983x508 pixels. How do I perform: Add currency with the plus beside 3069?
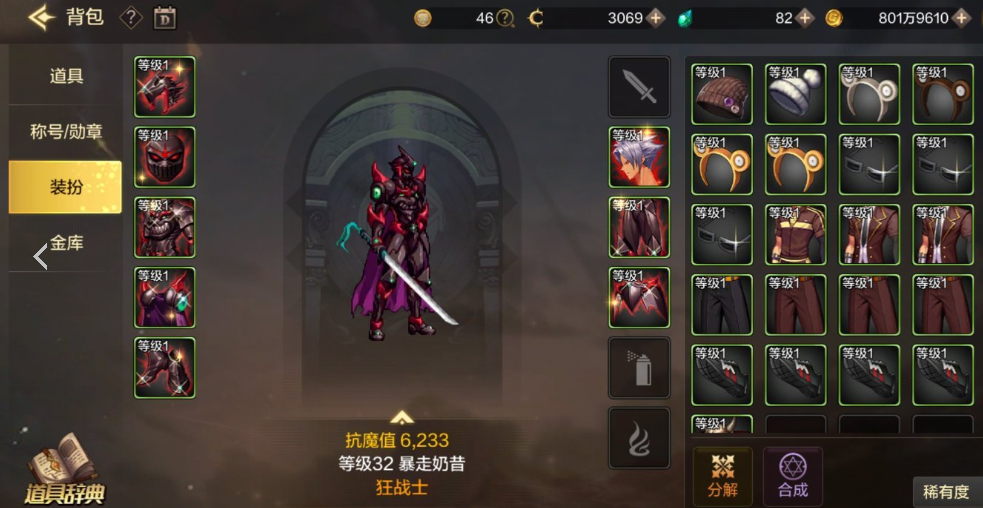pos(656,18)
